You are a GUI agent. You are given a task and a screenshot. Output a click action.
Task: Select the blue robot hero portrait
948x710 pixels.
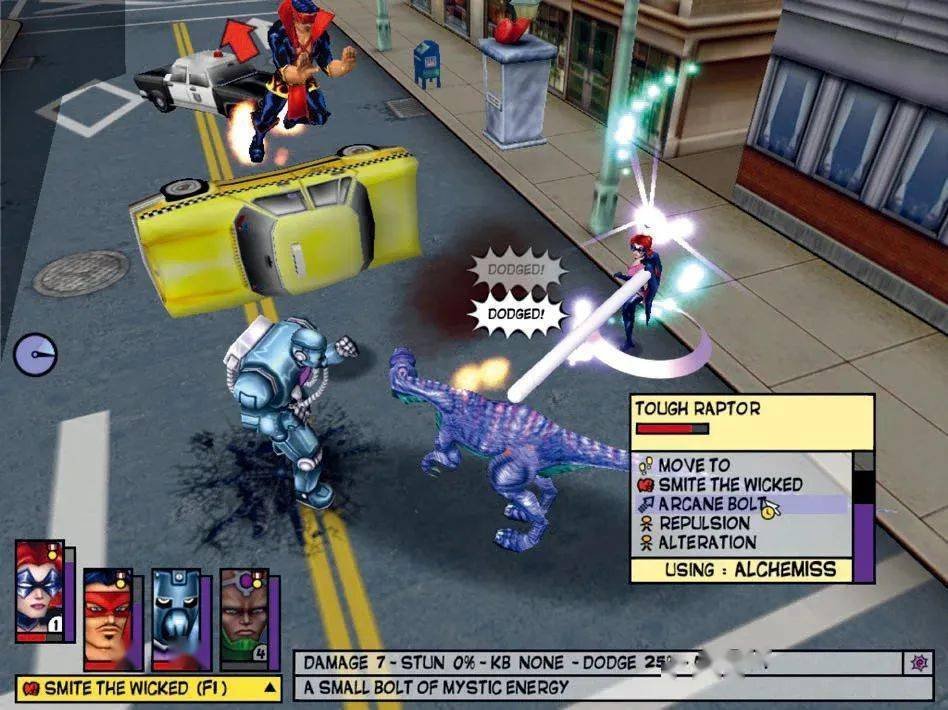176,618
